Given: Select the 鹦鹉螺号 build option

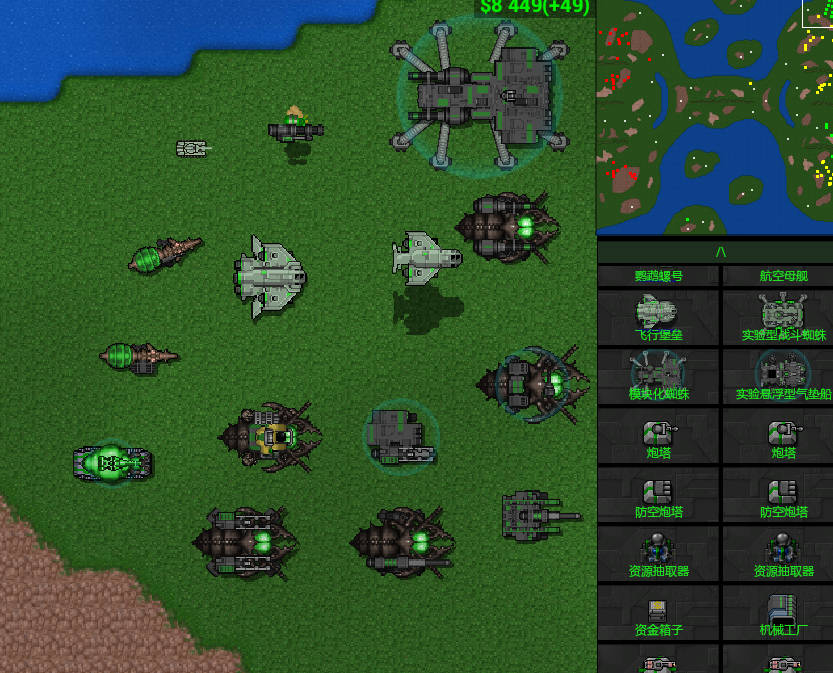Looking at the screenshot, I should point(658,276).
